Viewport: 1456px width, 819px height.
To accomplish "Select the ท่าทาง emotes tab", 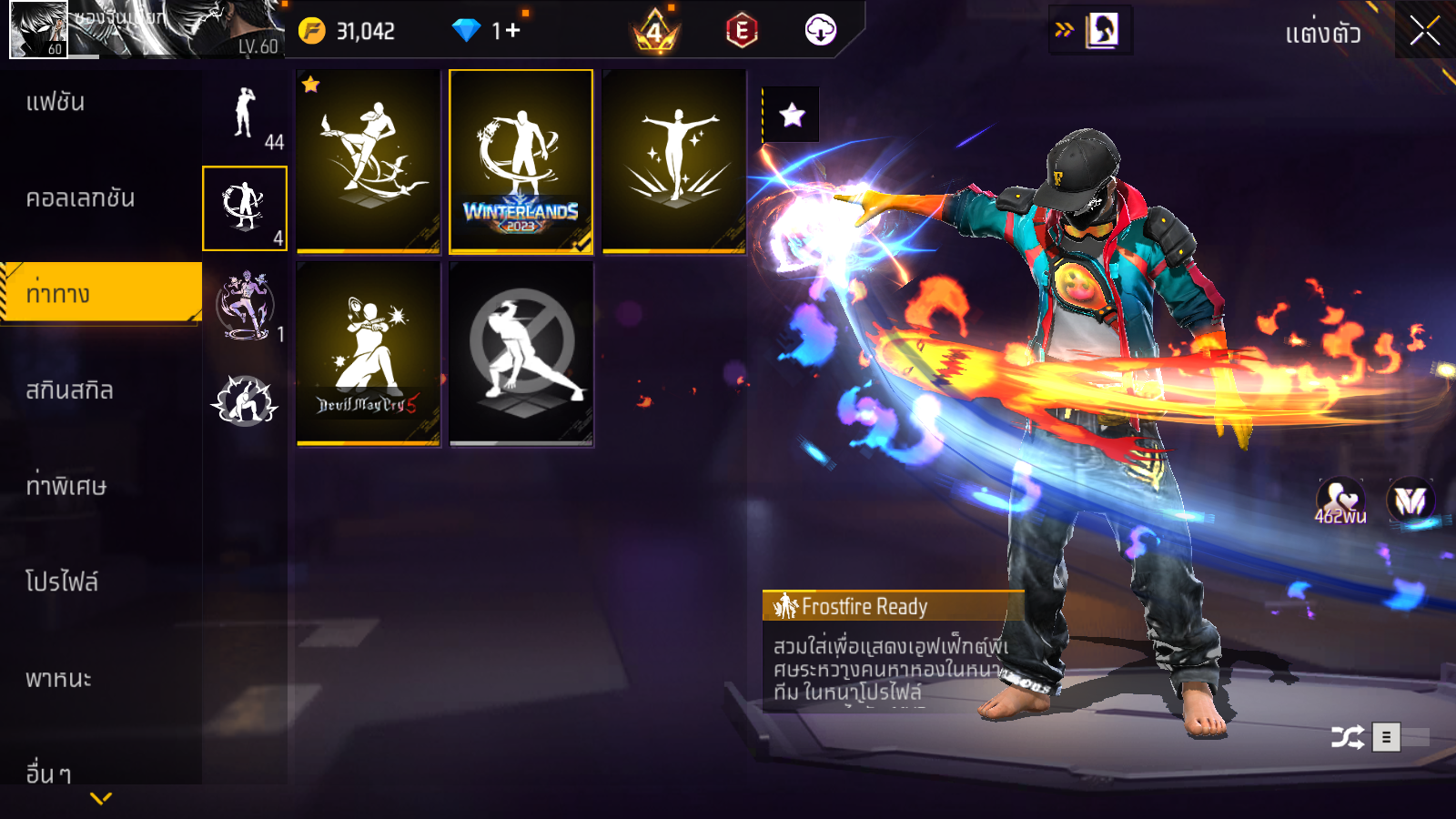I will pyautogui.click(x=100, y=293).
